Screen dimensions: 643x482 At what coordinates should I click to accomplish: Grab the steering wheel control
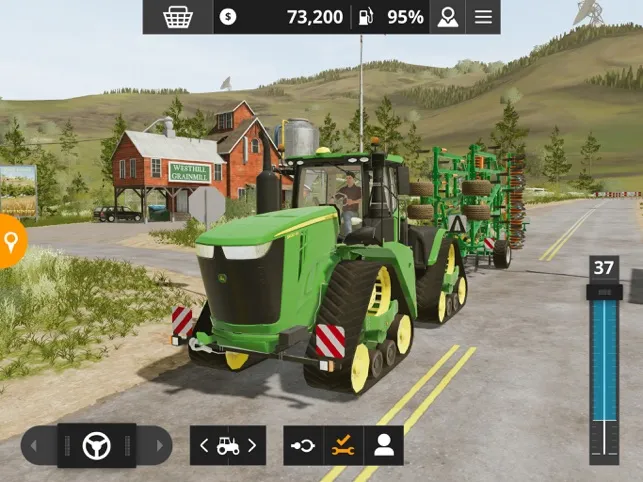click(96, 445)
